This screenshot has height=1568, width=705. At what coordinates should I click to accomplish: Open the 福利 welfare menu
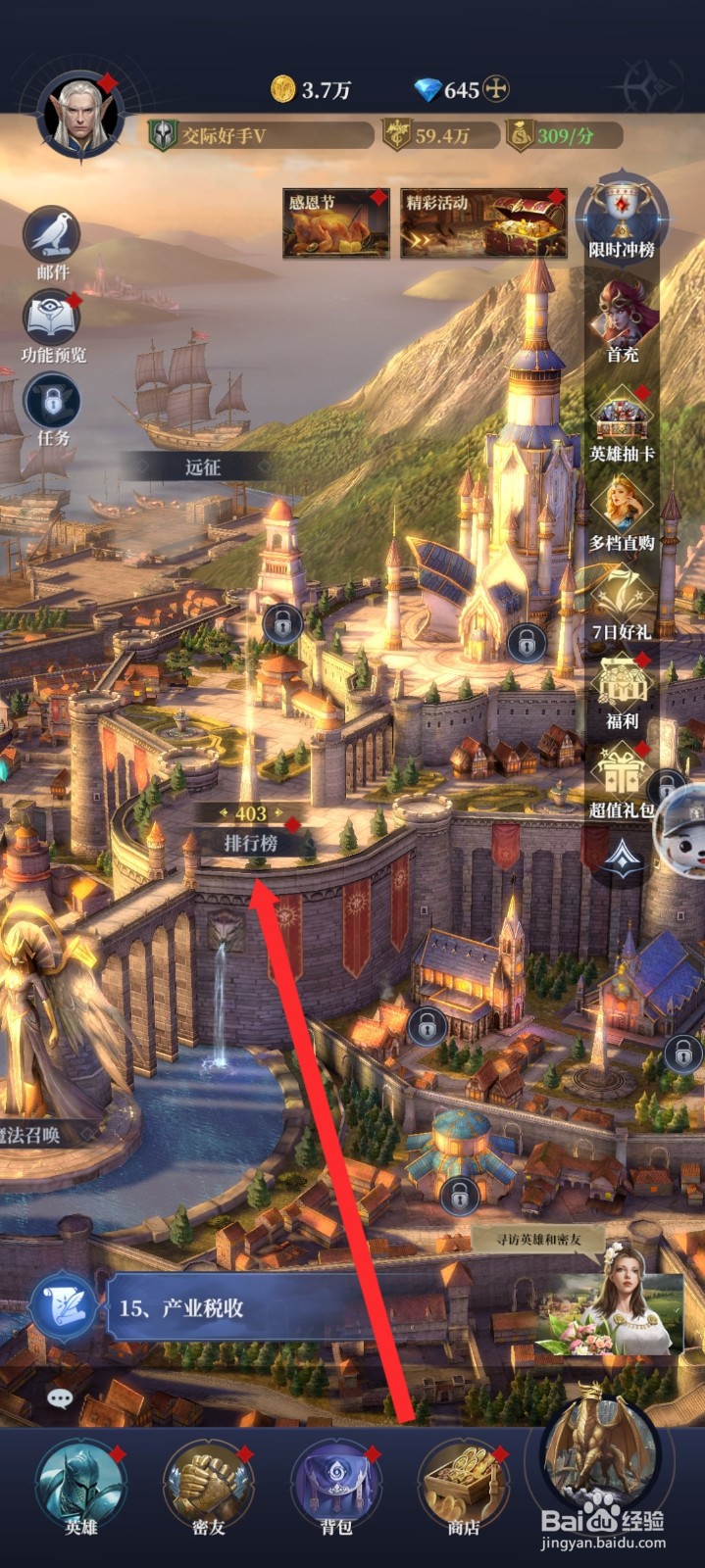coord(622,688)
